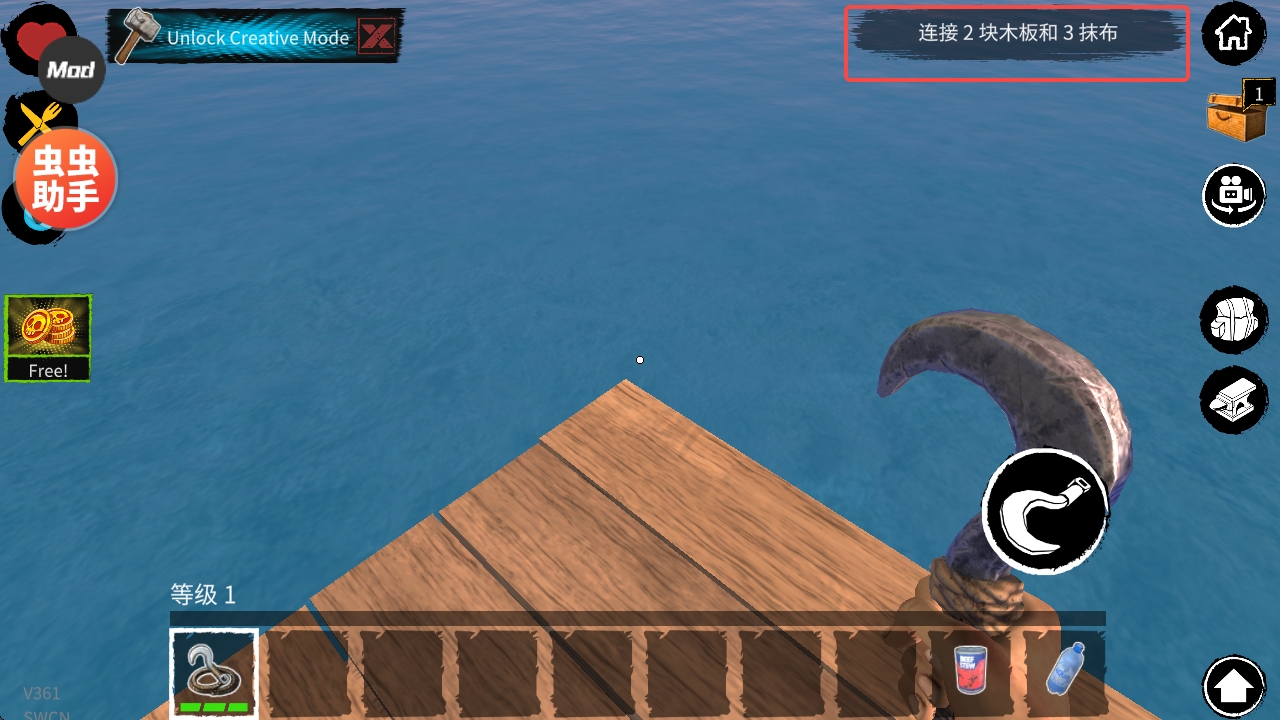This screenshot has height=720, width=1280.
Task: Open the Mod overlay bubble
Action: pyautogui.click(x=72, y=70)
